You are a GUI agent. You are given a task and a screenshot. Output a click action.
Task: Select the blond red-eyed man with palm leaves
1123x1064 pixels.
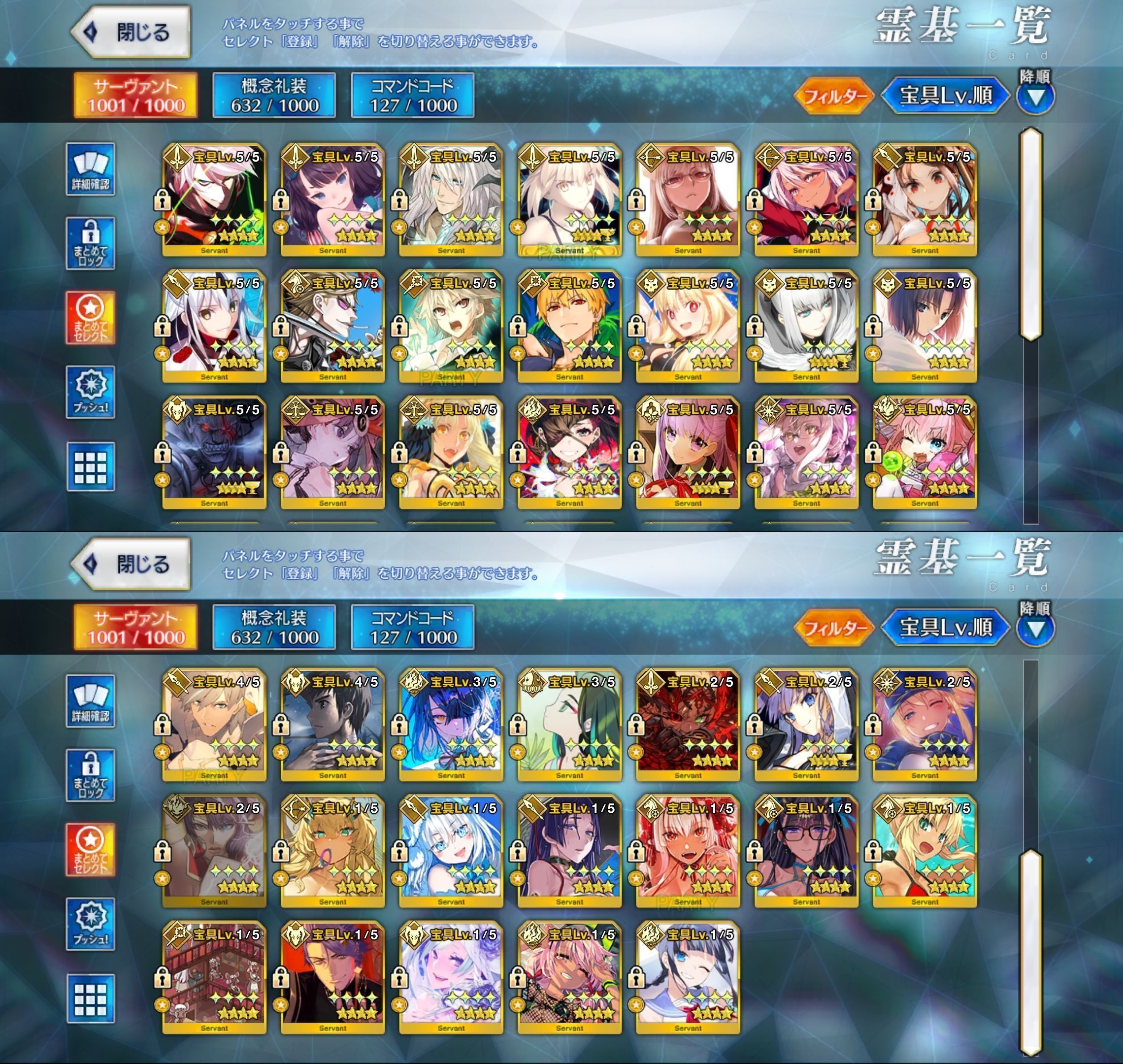[569, 326]
